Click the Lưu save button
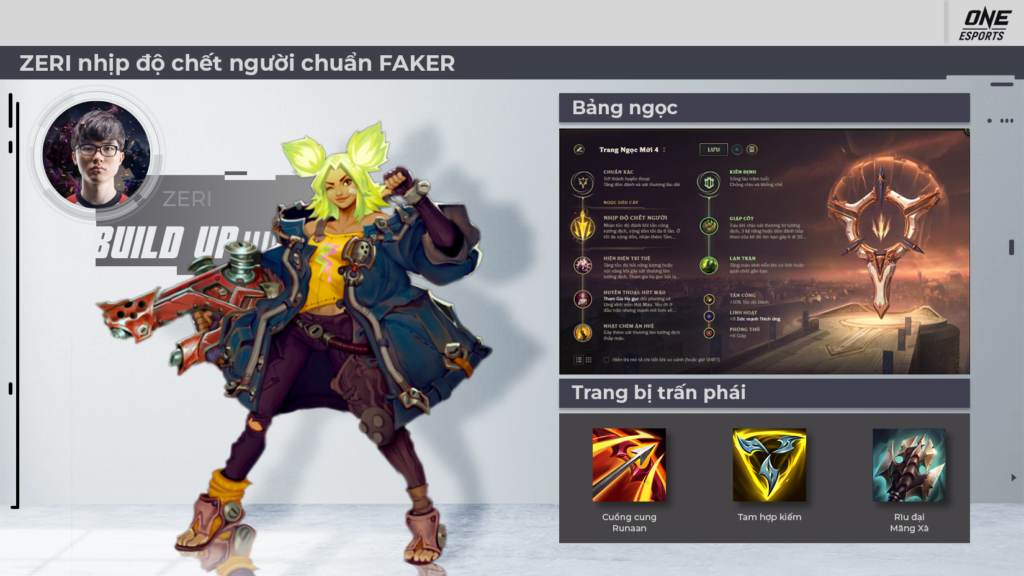This screenshot has height=576, width=1024. (713, 149)
